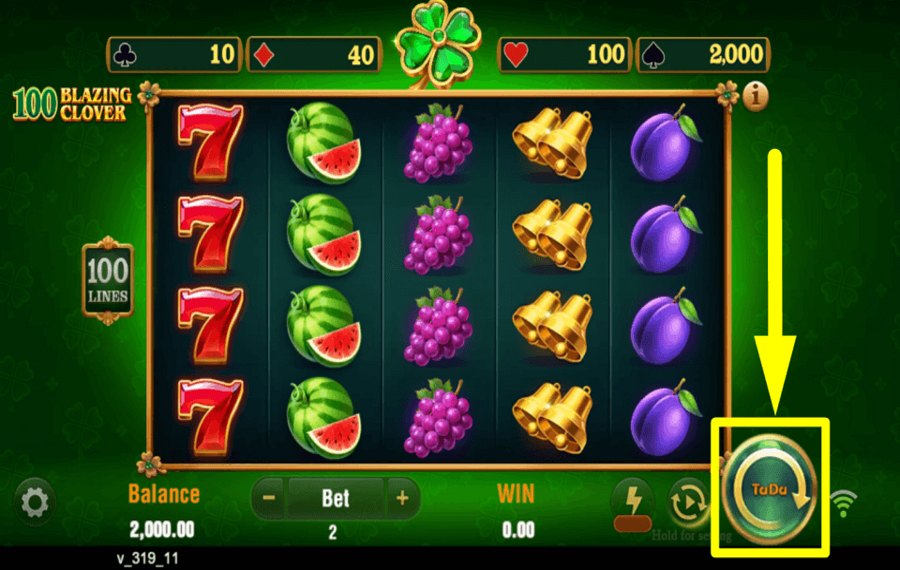Open the gear settings menu
The image size is (900, 570).
click(35, 502)
